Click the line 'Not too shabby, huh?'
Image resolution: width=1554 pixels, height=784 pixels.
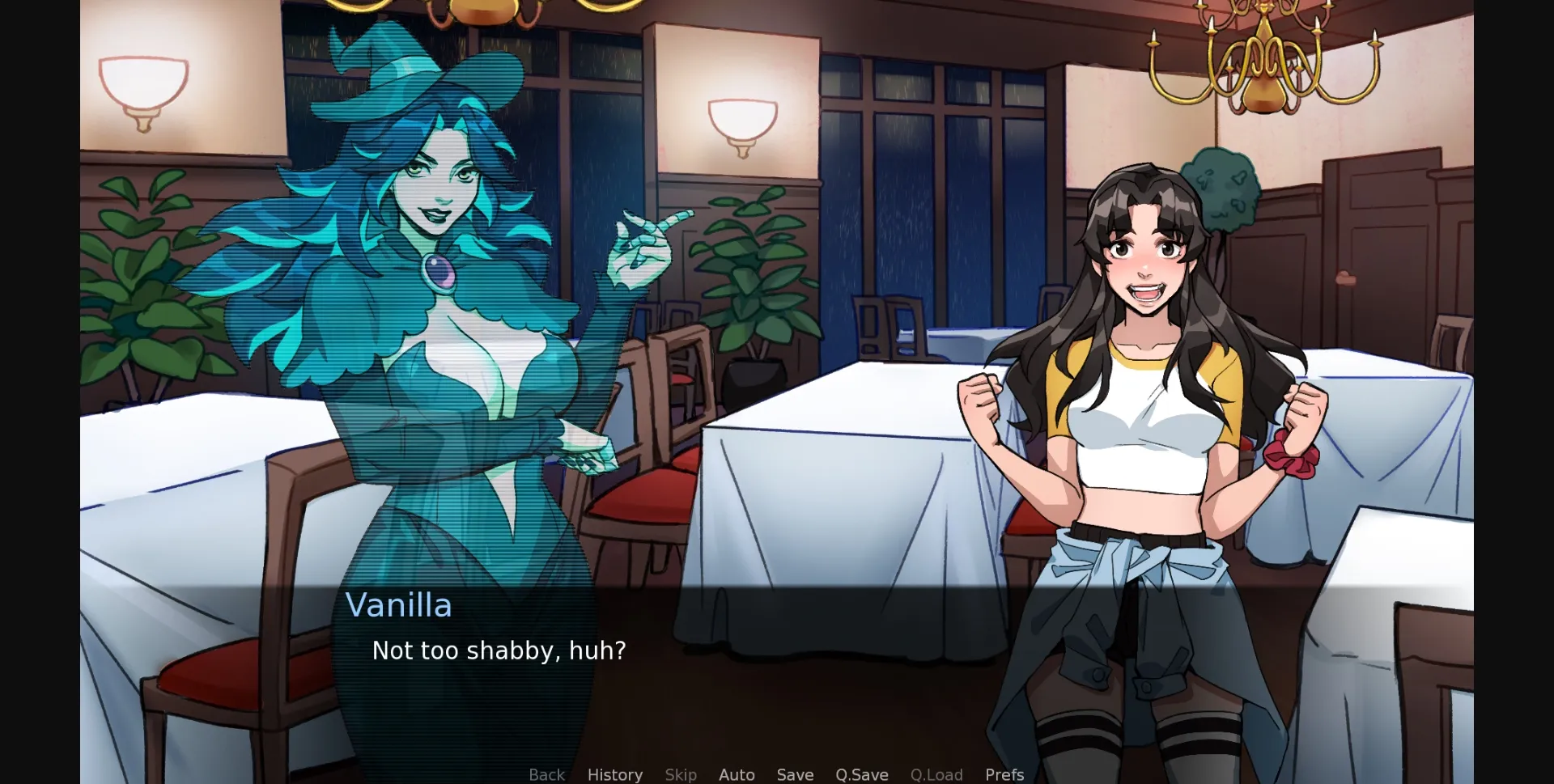499,650
